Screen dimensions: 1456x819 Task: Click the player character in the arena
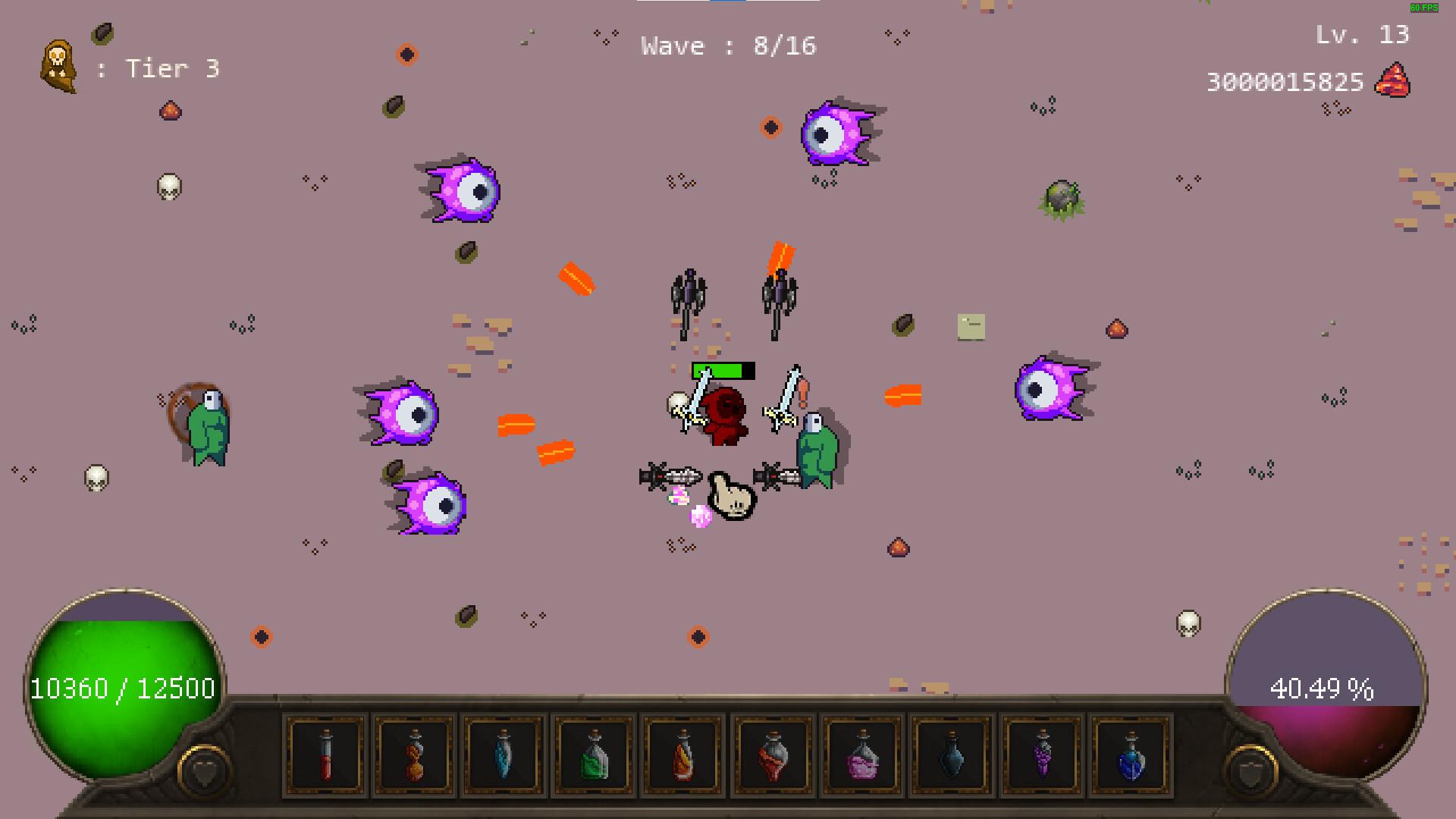[724, 413]
